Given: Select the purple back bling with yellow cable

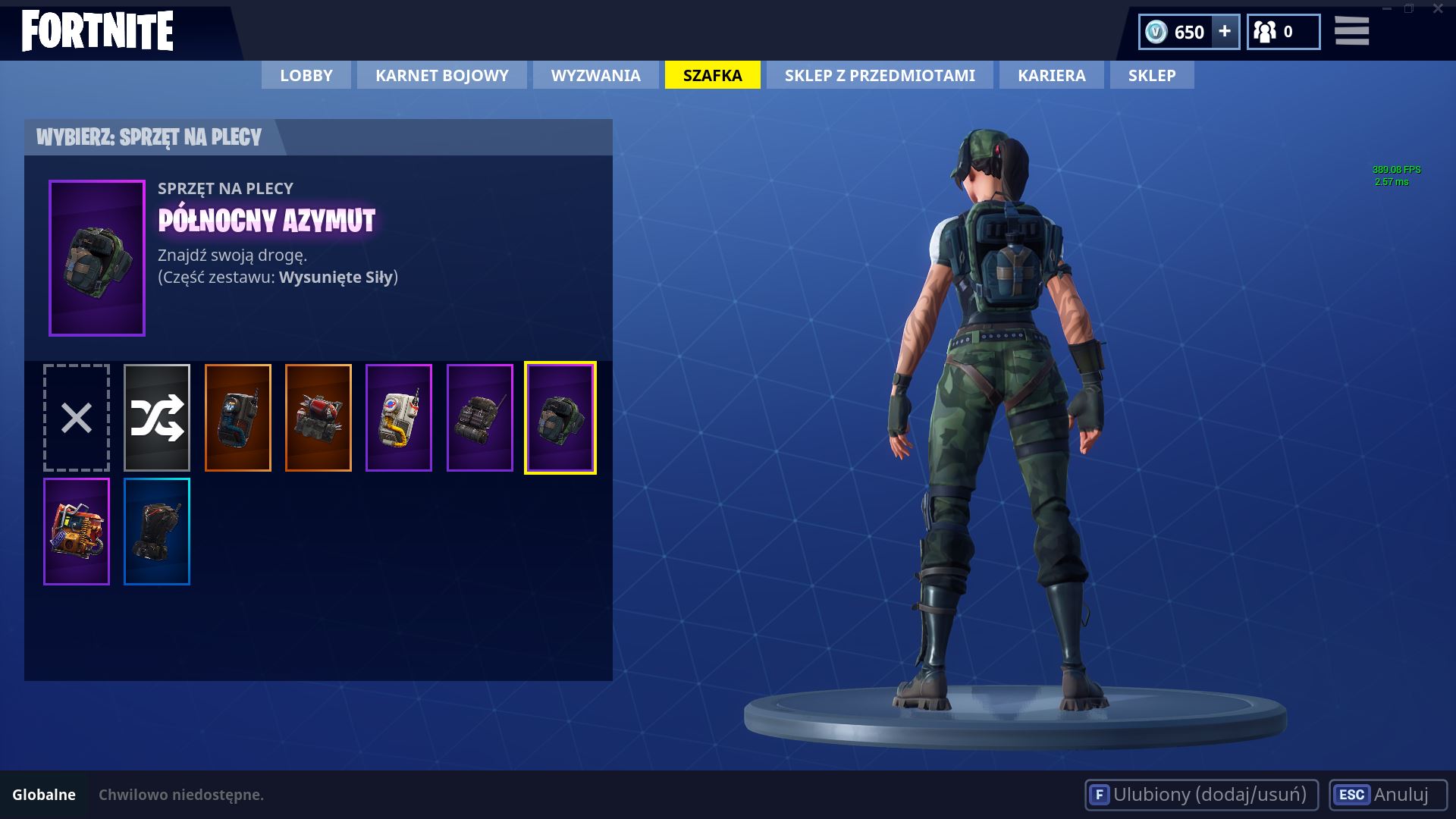Looking at the screenshot, I should [x=400, y=417].
